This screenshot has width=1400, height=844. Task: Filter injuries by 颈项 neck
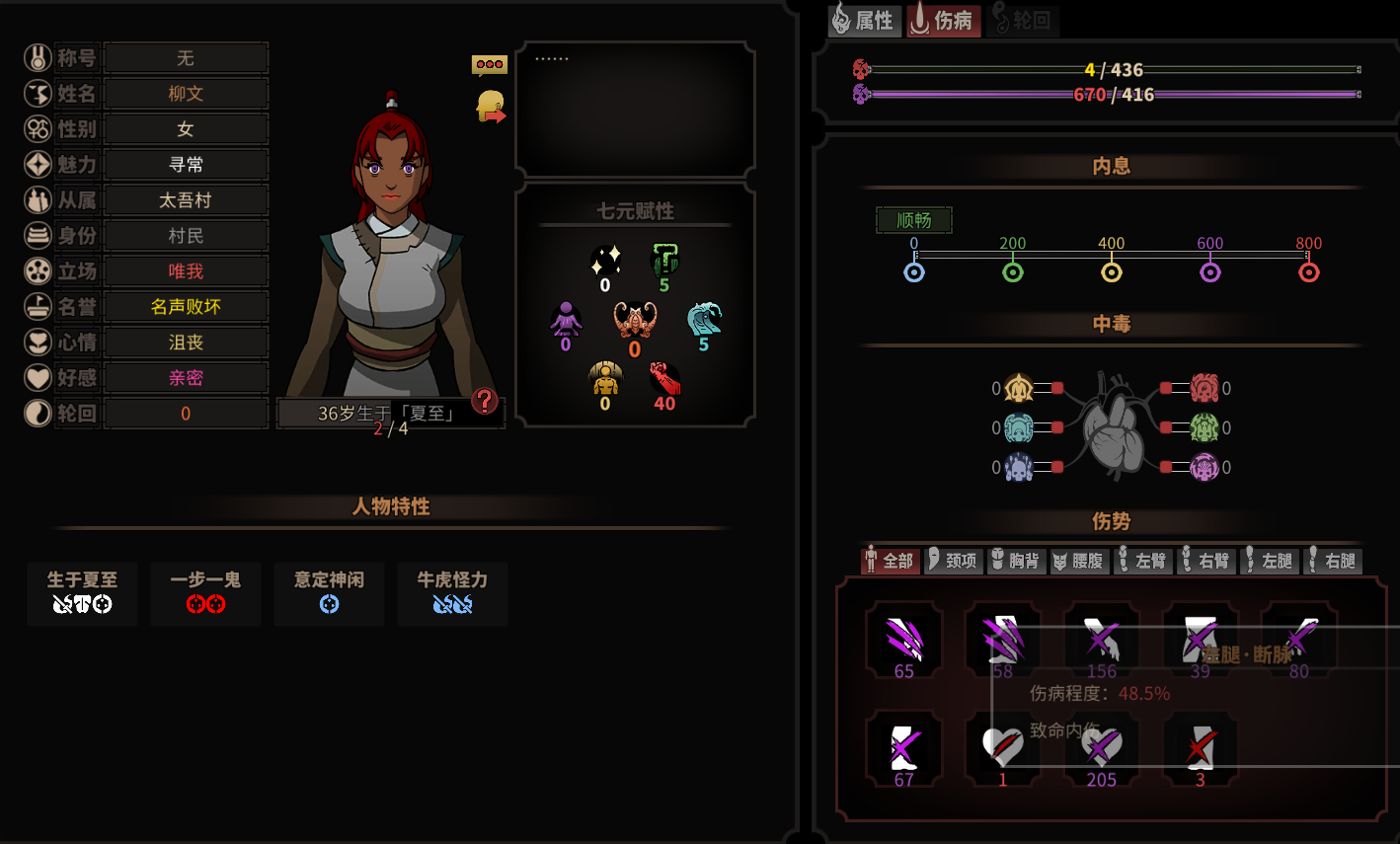[x=953, y=561]
